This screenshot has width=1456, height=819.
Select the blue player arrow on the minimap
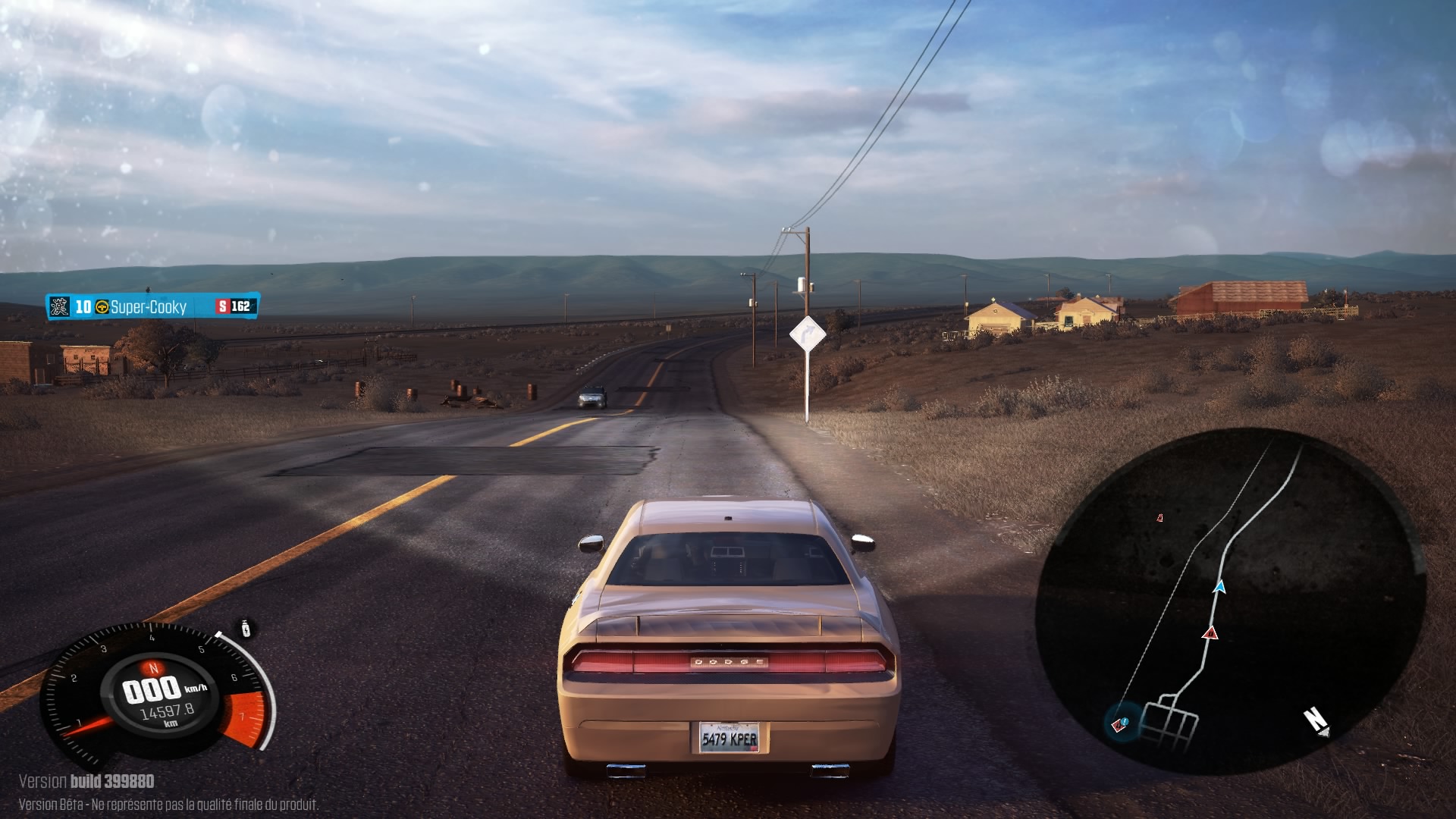[x=1219, y=586]
